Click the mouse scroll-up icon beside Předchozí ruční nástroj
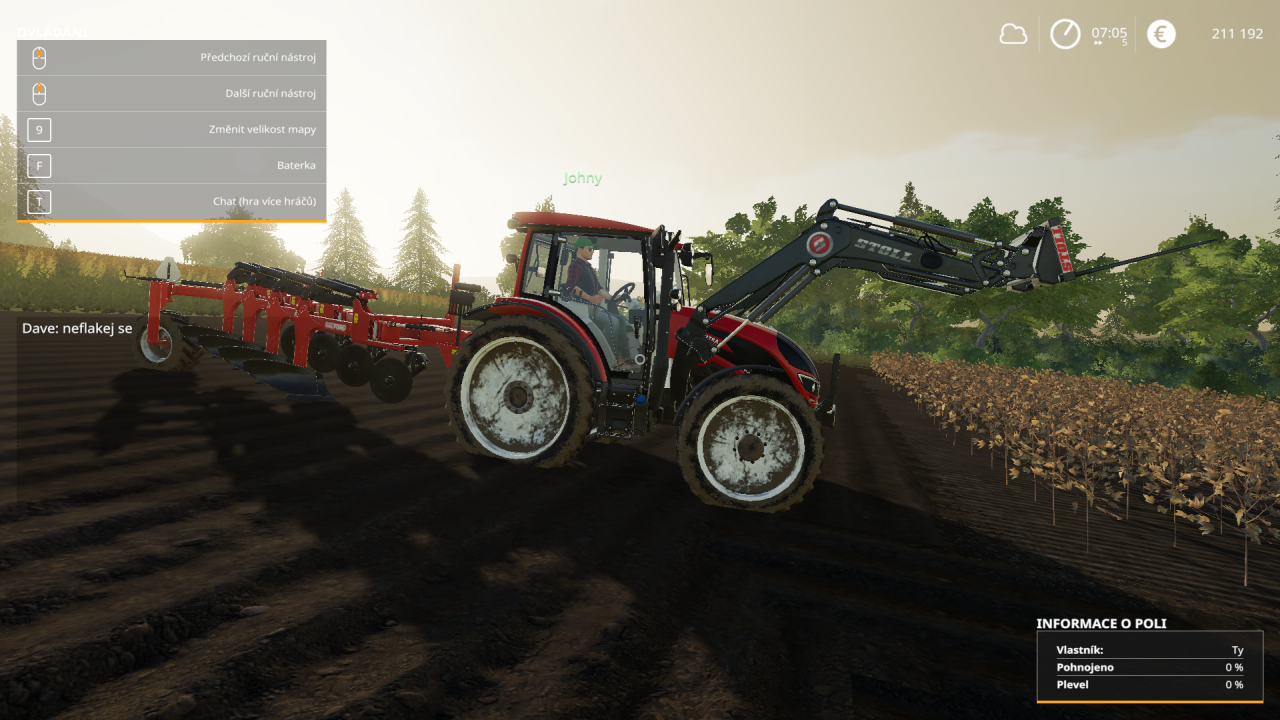Viewport: 1280px width, 720px height. click(38, 57)
